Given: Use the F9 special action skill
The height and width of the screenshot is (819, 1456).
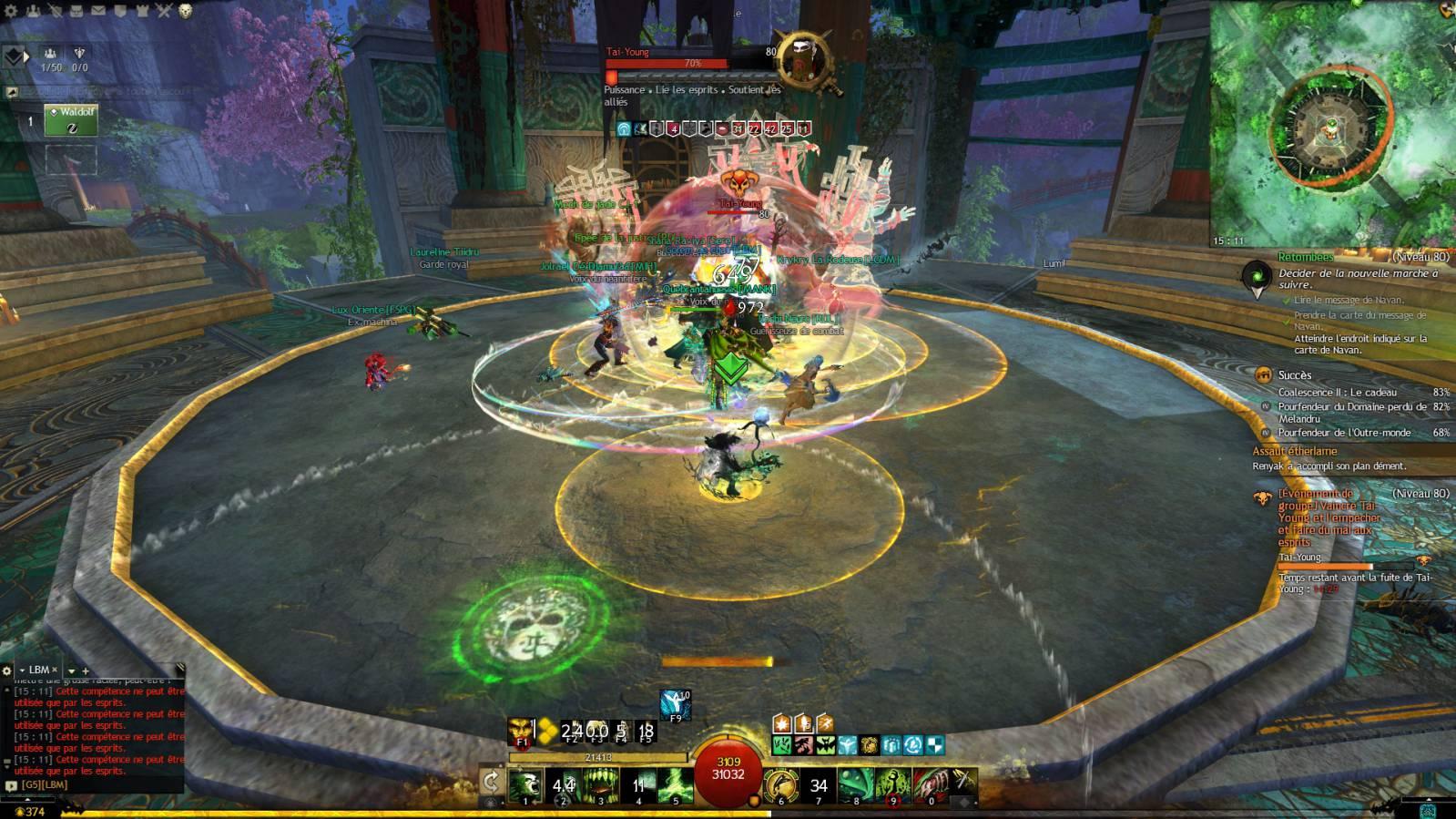Looking at the screenshot, I should point(676,704).
